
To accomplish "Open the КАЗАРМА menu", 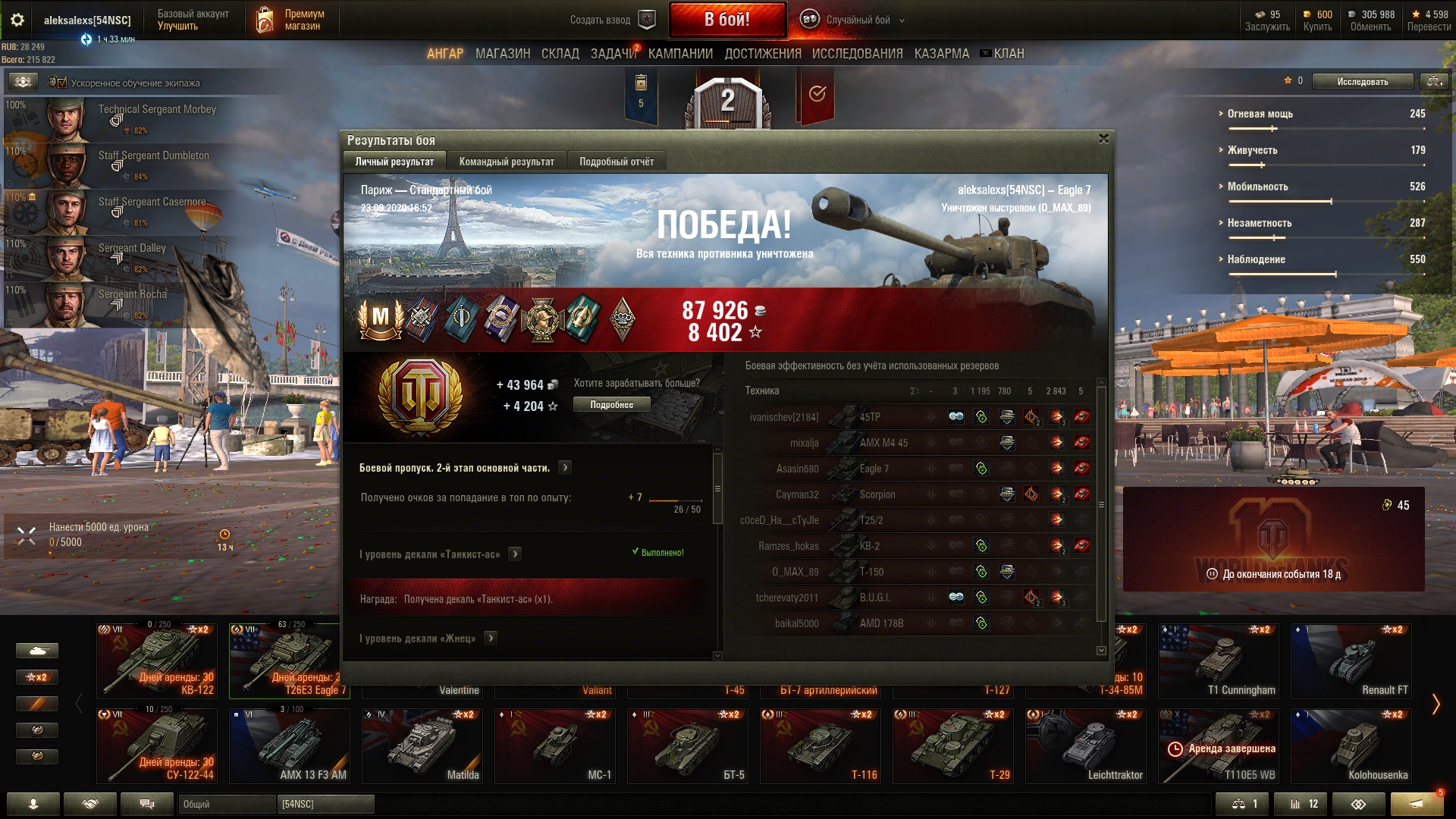I will coord(941,54).
